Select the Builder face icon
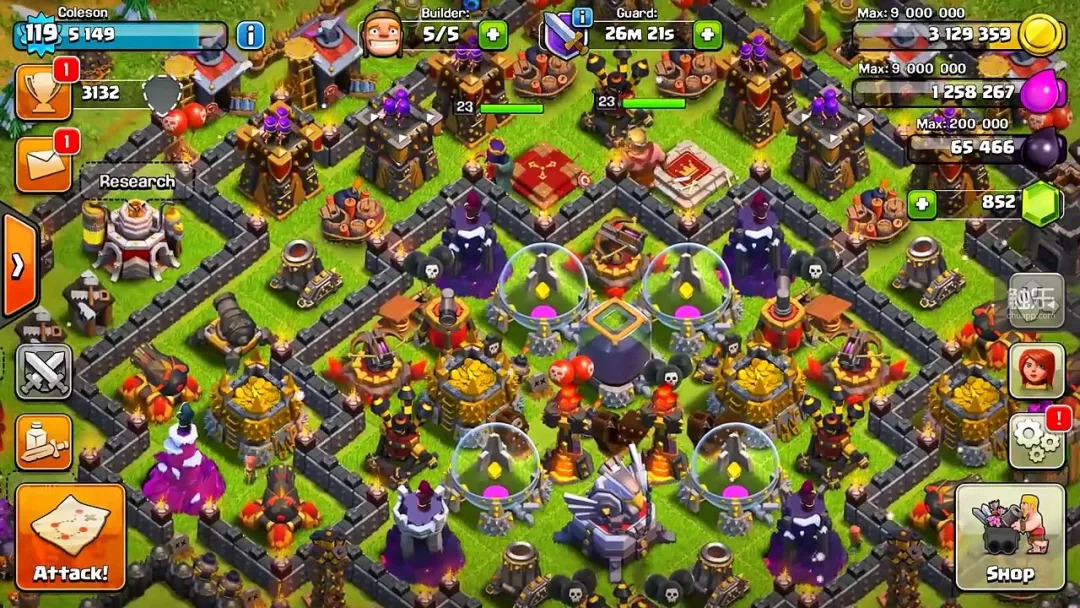The width and height of the screenshot is (1080, 608). pyautogui.click(x=382, y=35)
